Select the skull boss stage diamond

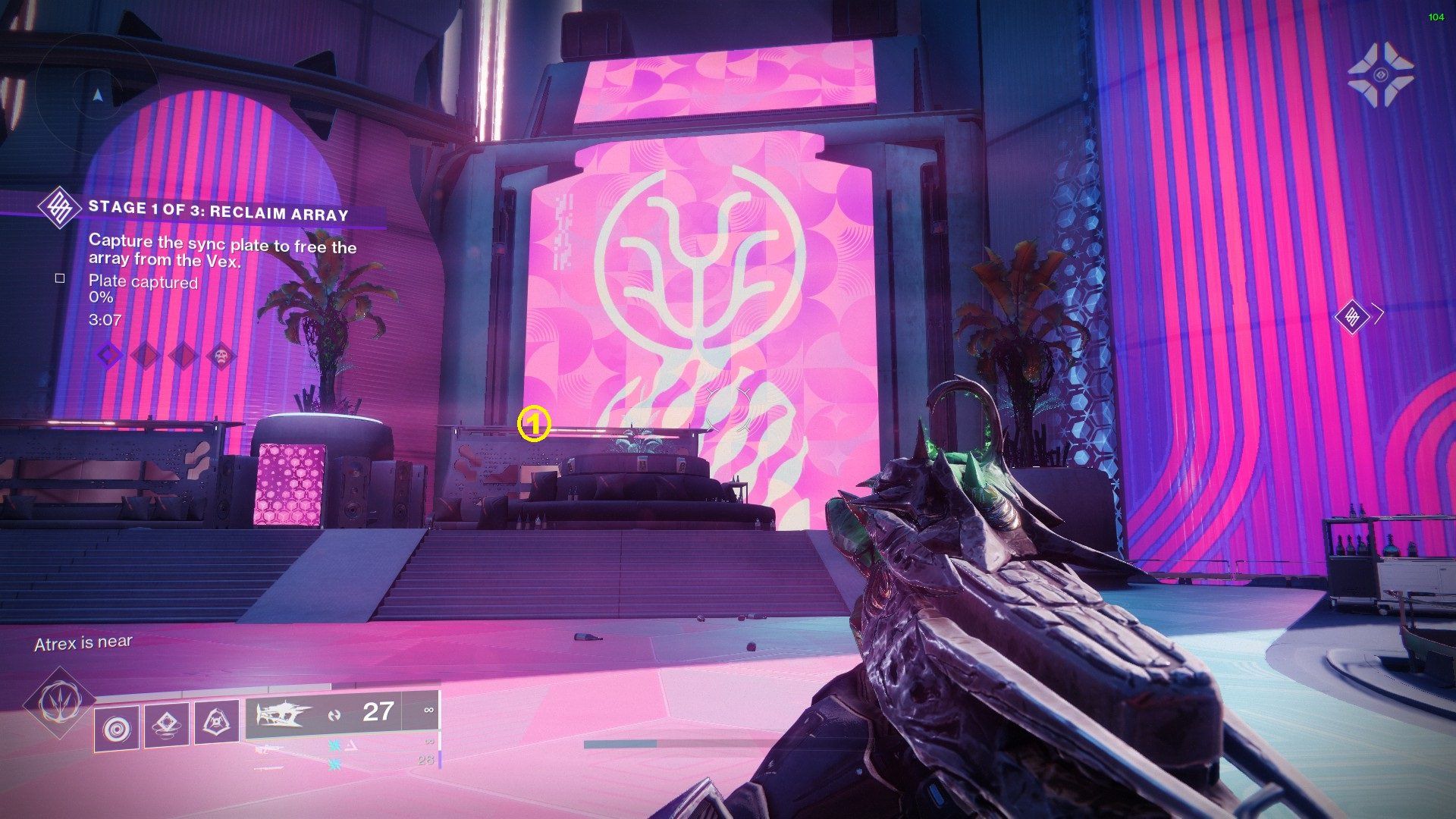pos(221,354)
